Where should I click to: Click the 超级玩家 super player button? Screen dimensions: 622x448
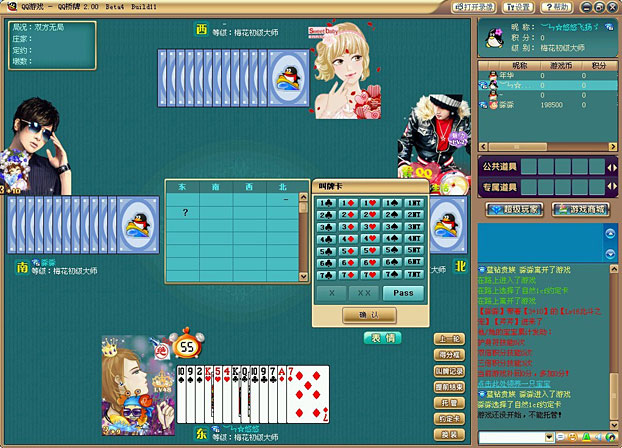pos(513,209)
